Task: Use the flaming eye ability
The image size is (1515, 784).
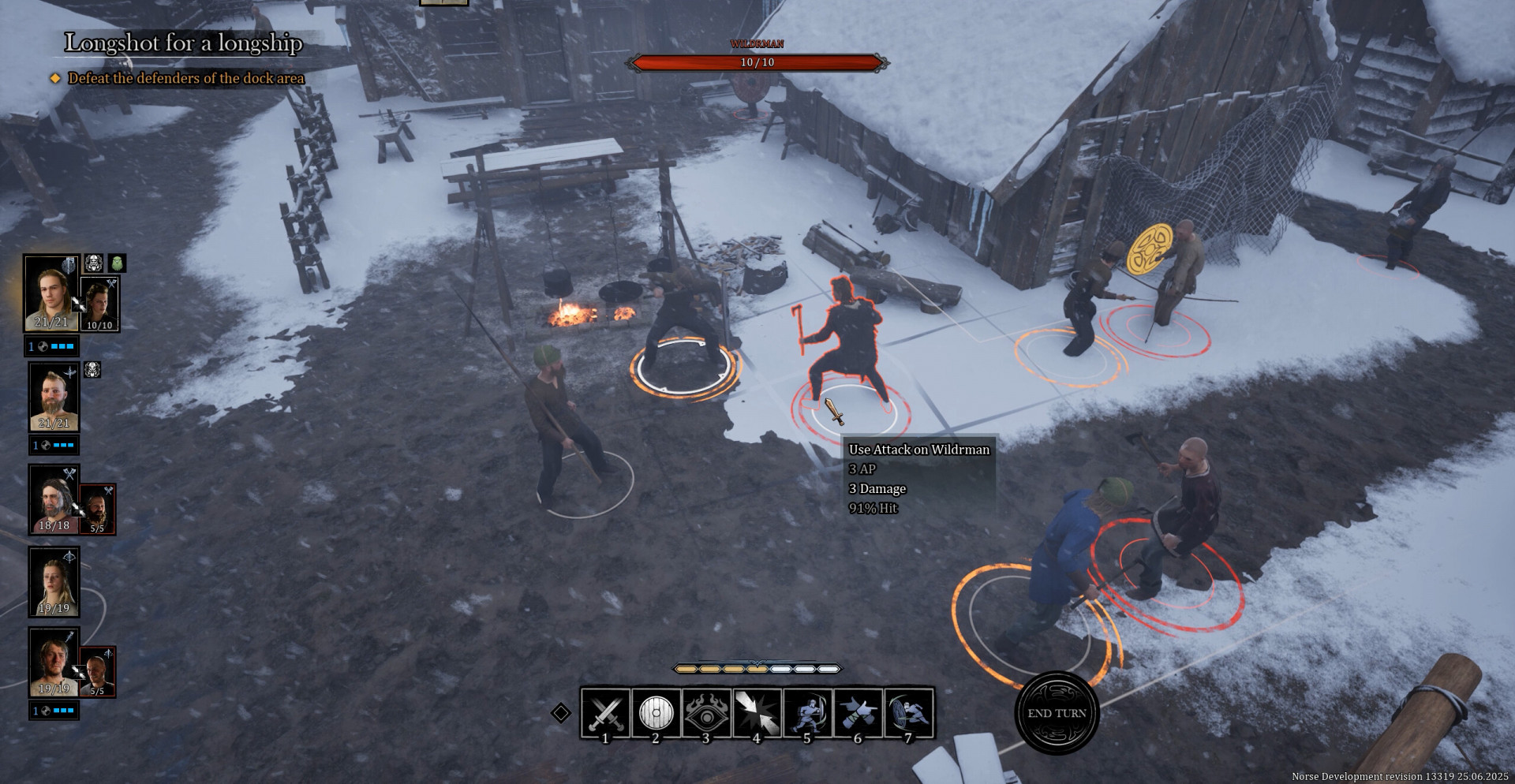Action: tap(706, 712)
